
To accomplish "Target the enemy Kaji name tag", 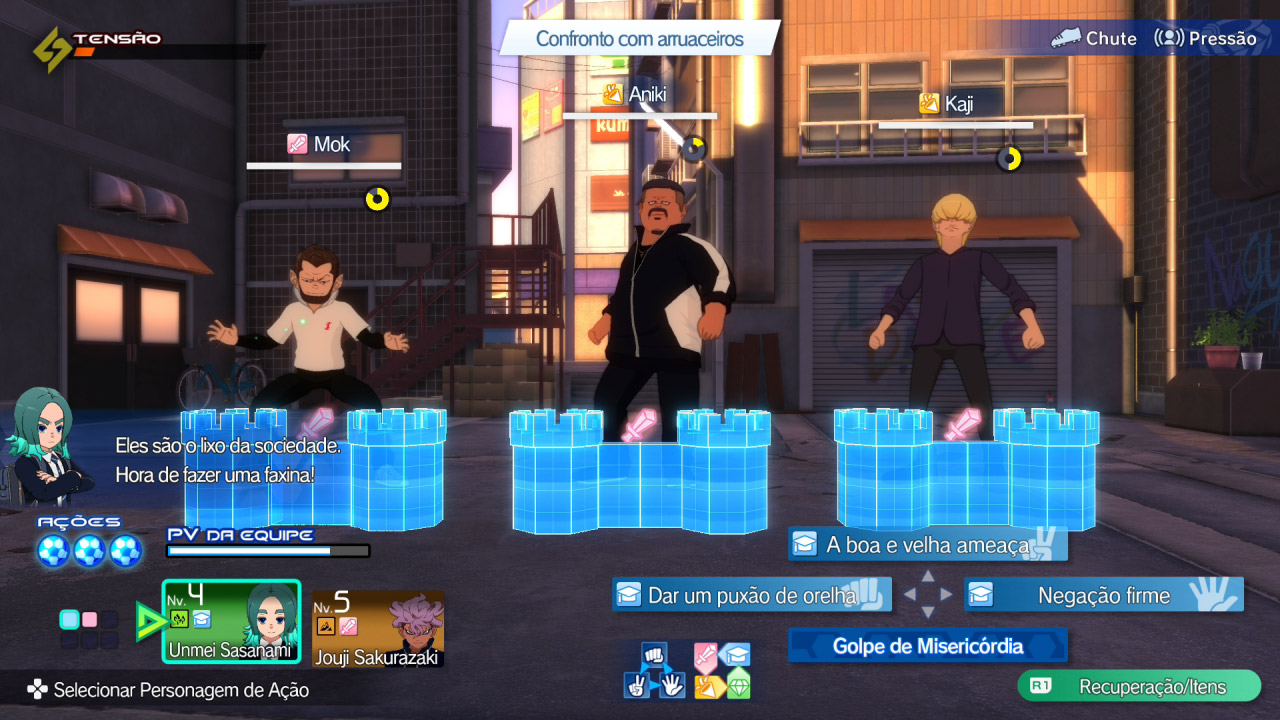I will (947, 103).
